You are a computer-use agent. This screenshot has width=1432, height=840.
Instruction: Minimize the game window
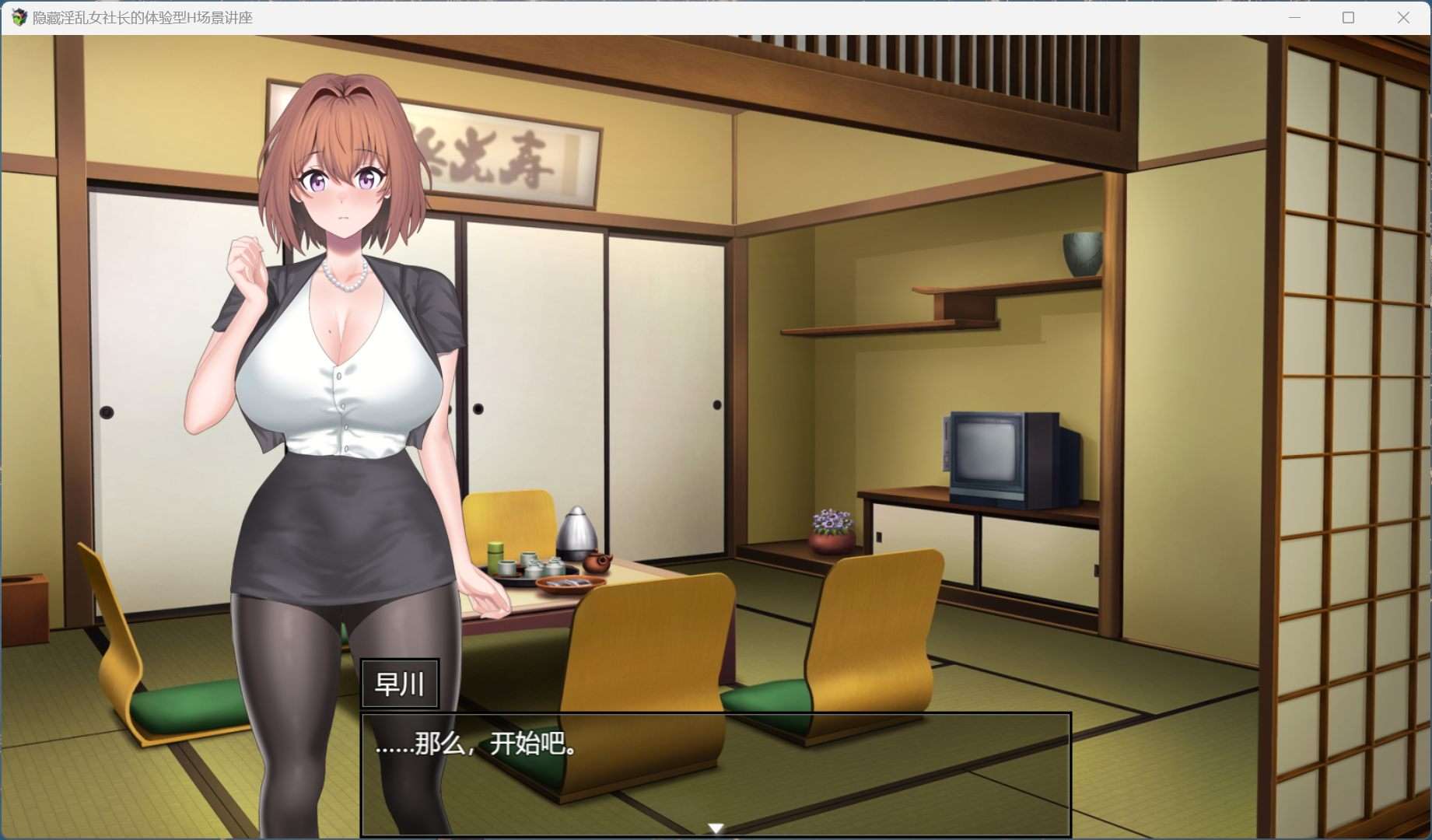click(1294, 17)
